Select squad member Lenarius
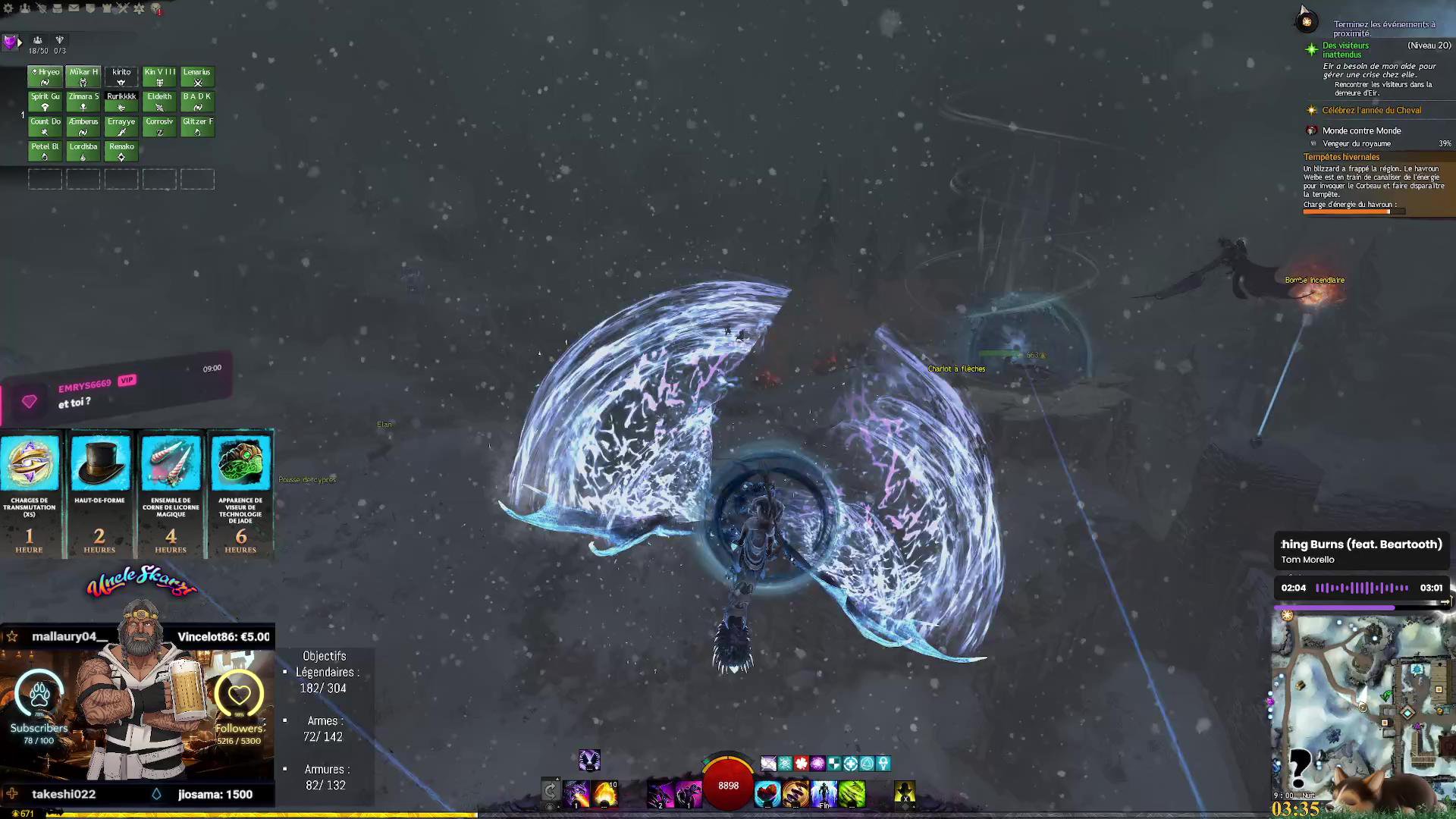The image size is (1456, 819). (x=197, y=77)
